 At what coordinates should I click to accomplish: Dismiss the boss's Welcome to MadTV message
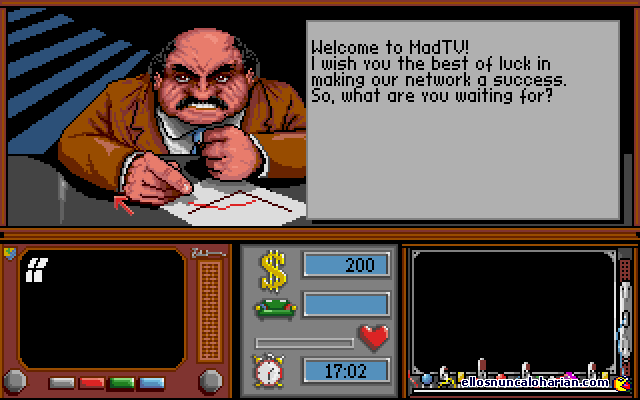(468, 120)
